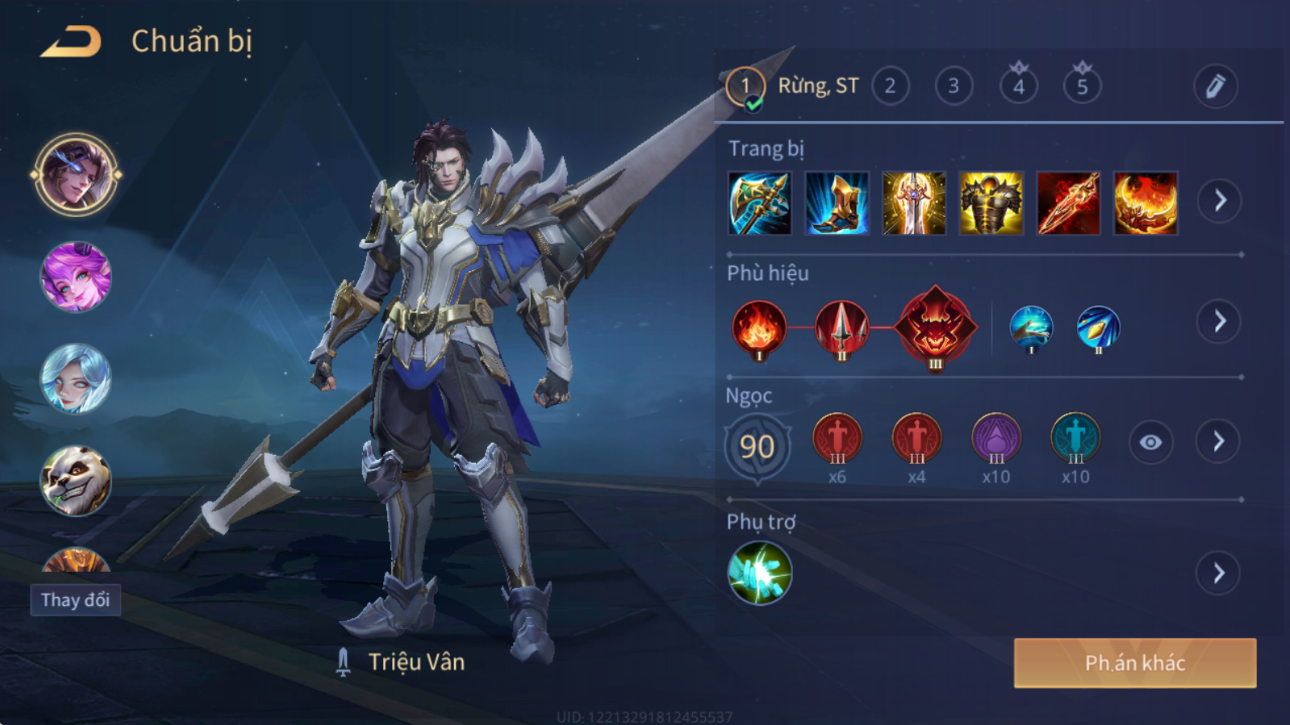Choose locked build preset 4
Viewport: 1290px width, 725px height.
click(x=1018, y=86)
